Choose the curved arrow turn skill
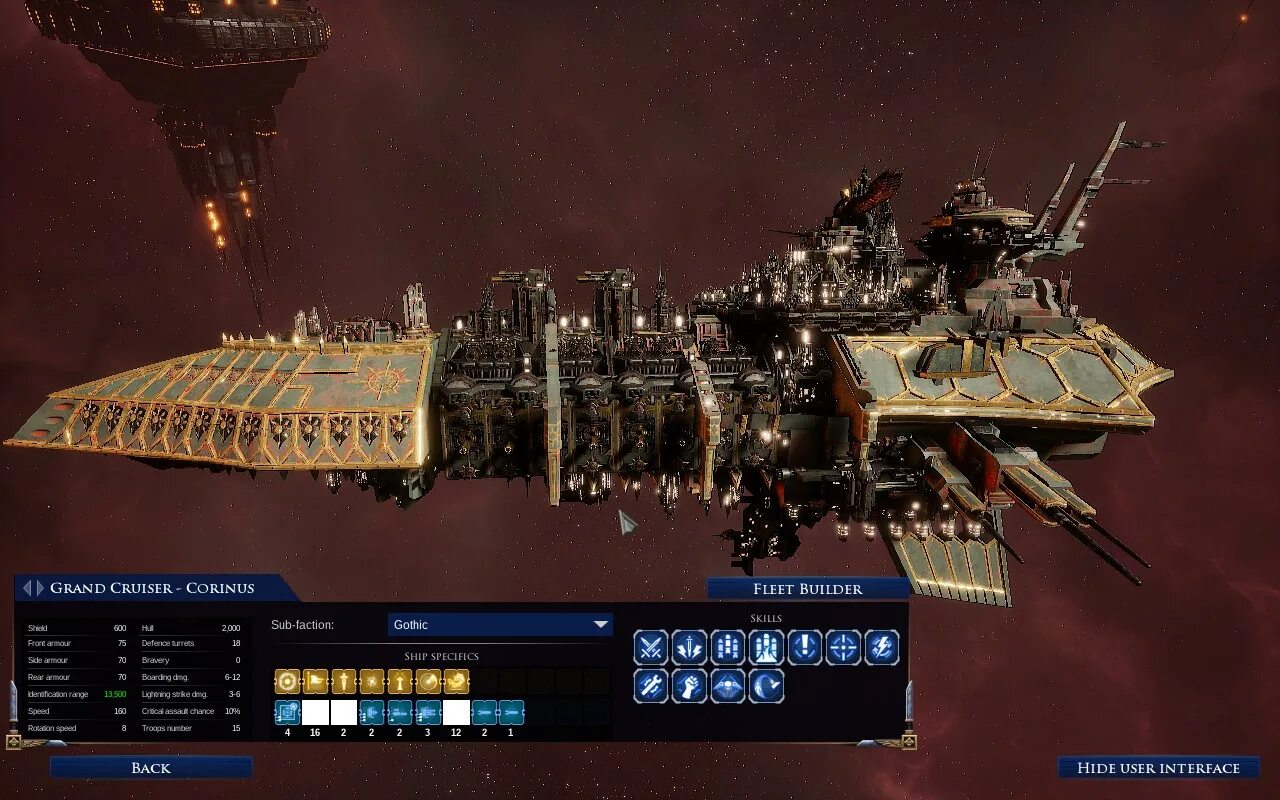 766,686
